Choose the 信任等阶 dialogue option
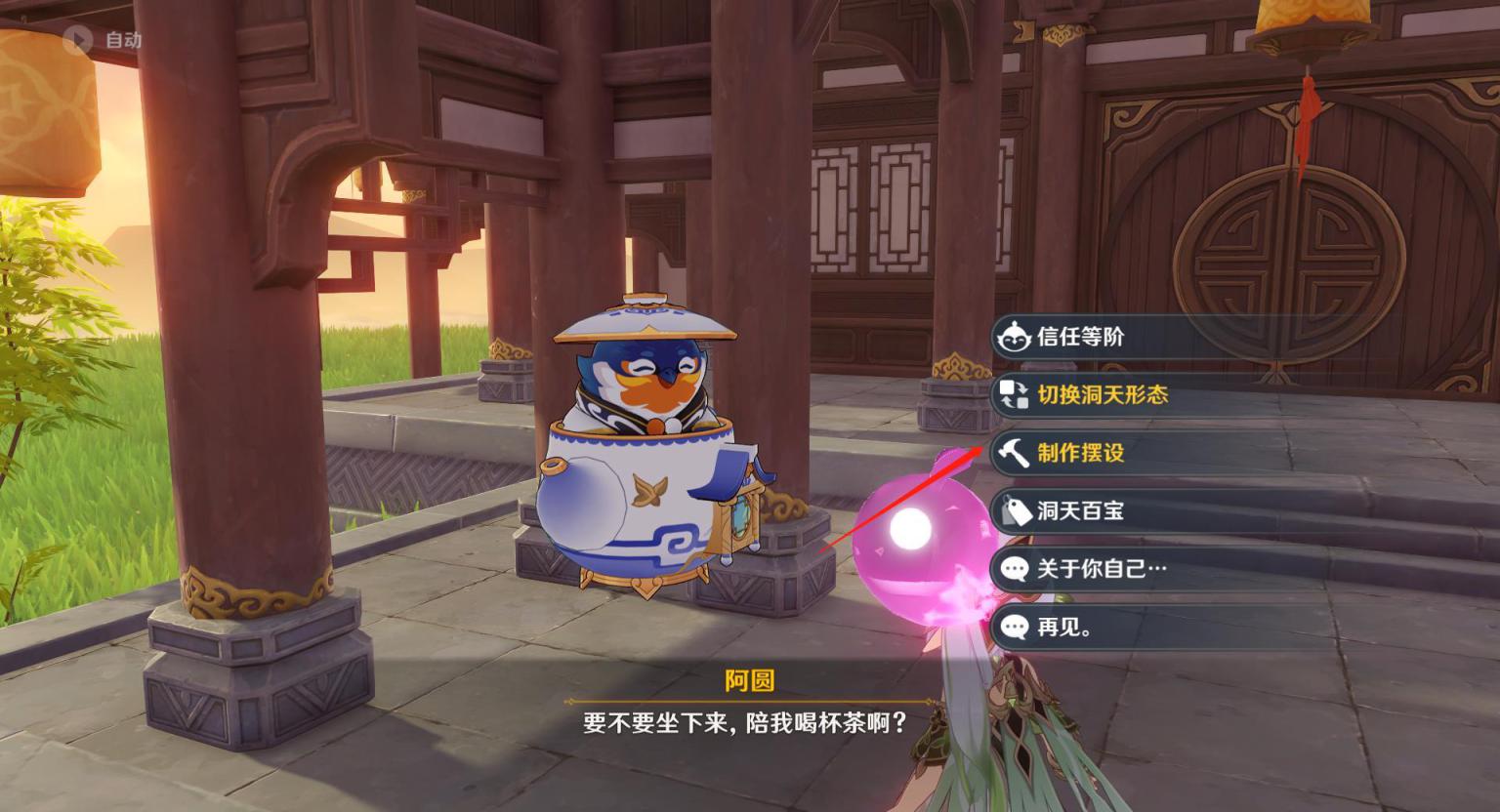This screenshot has width=1500, height=812. 1080,337
